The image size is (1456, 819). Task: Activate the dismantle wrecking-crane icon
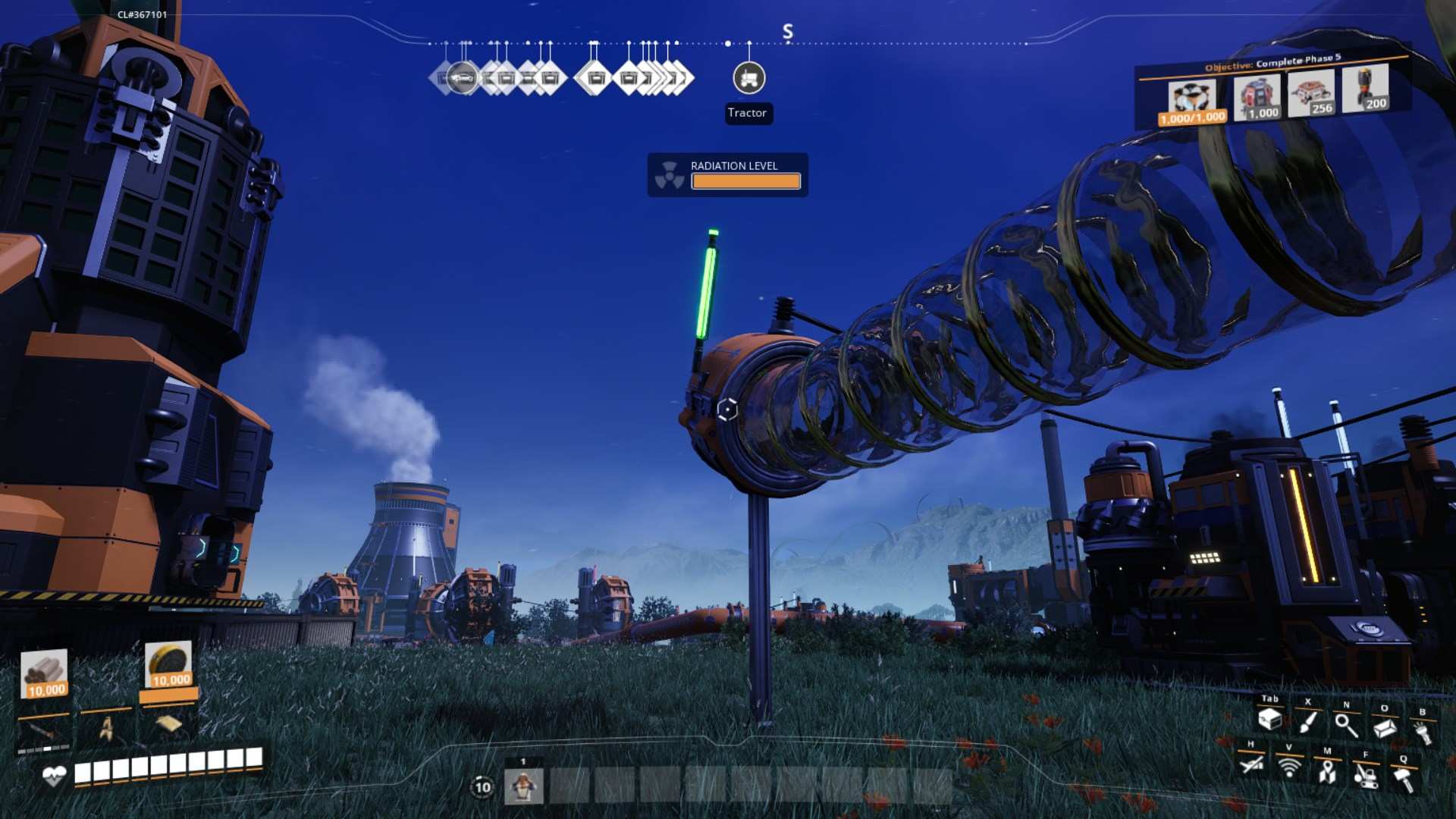(1366, 776)
